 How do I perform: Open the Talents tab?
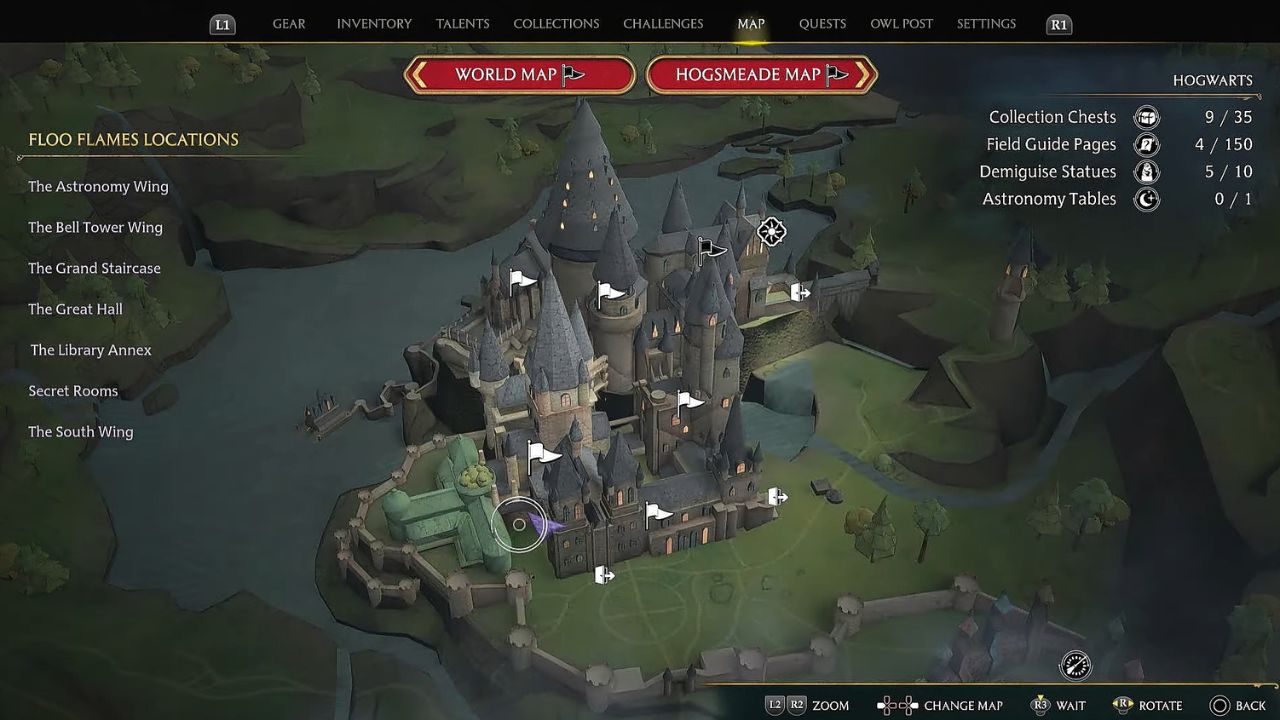click(x=462, y=24)
